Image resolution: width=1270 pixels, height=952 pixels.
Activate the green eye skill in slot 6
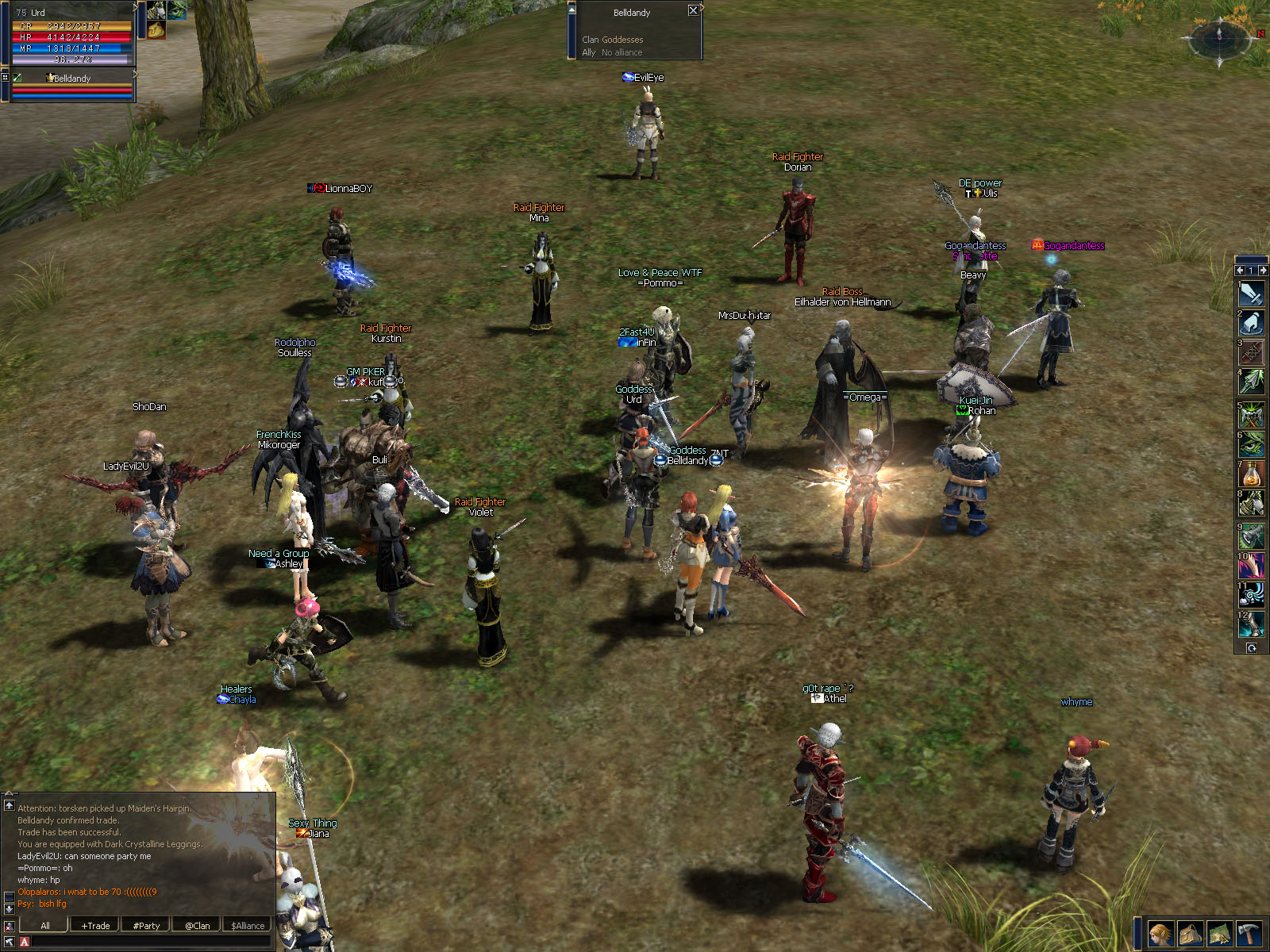coord(1252,444)
